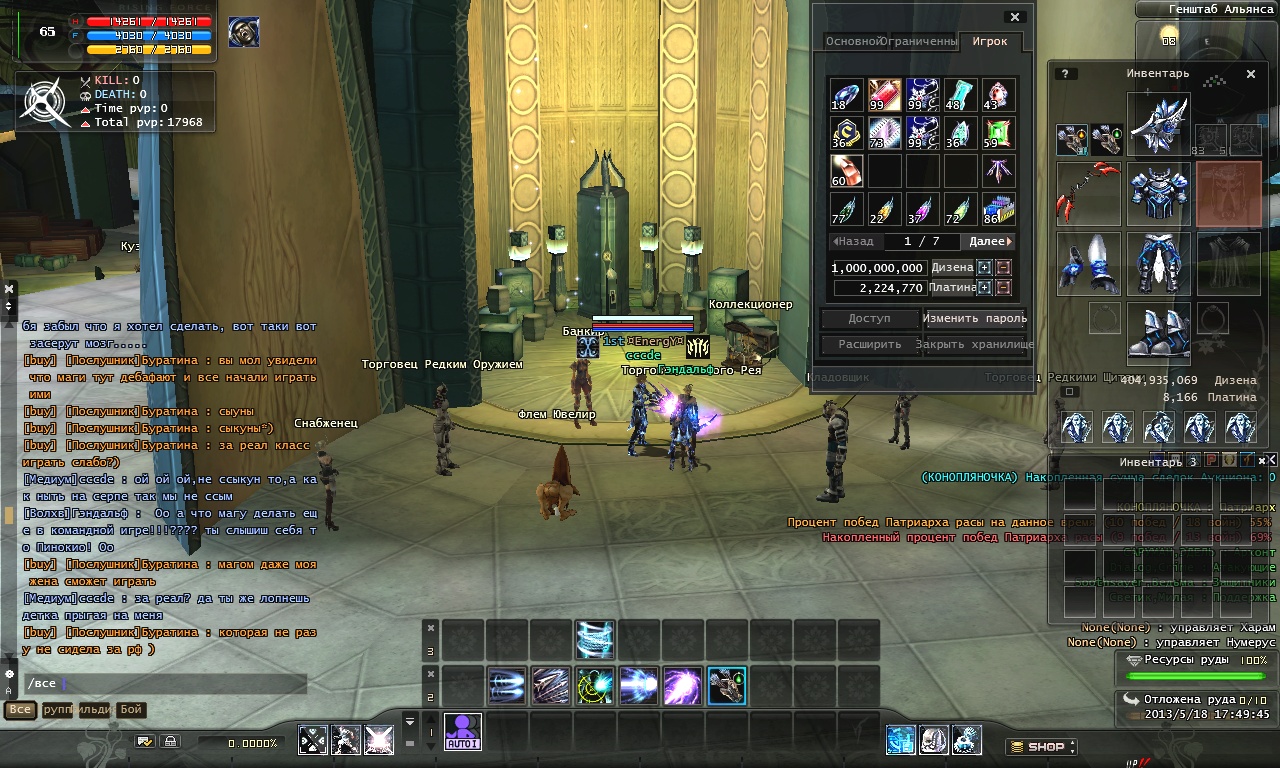The image size is (1280, 768).
Task: Select the green gem stack of 59
Action: tap(998, 133)
